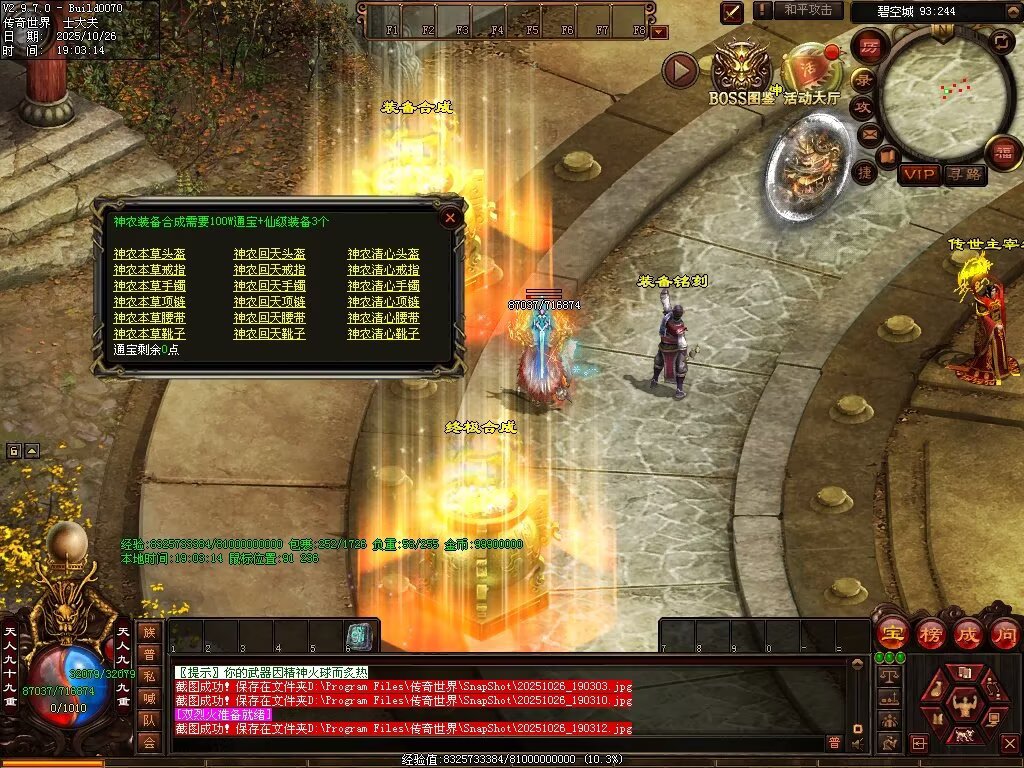Open the character panel in hexagon center
The image size is (1024, 768).
(x=962, y=701)
